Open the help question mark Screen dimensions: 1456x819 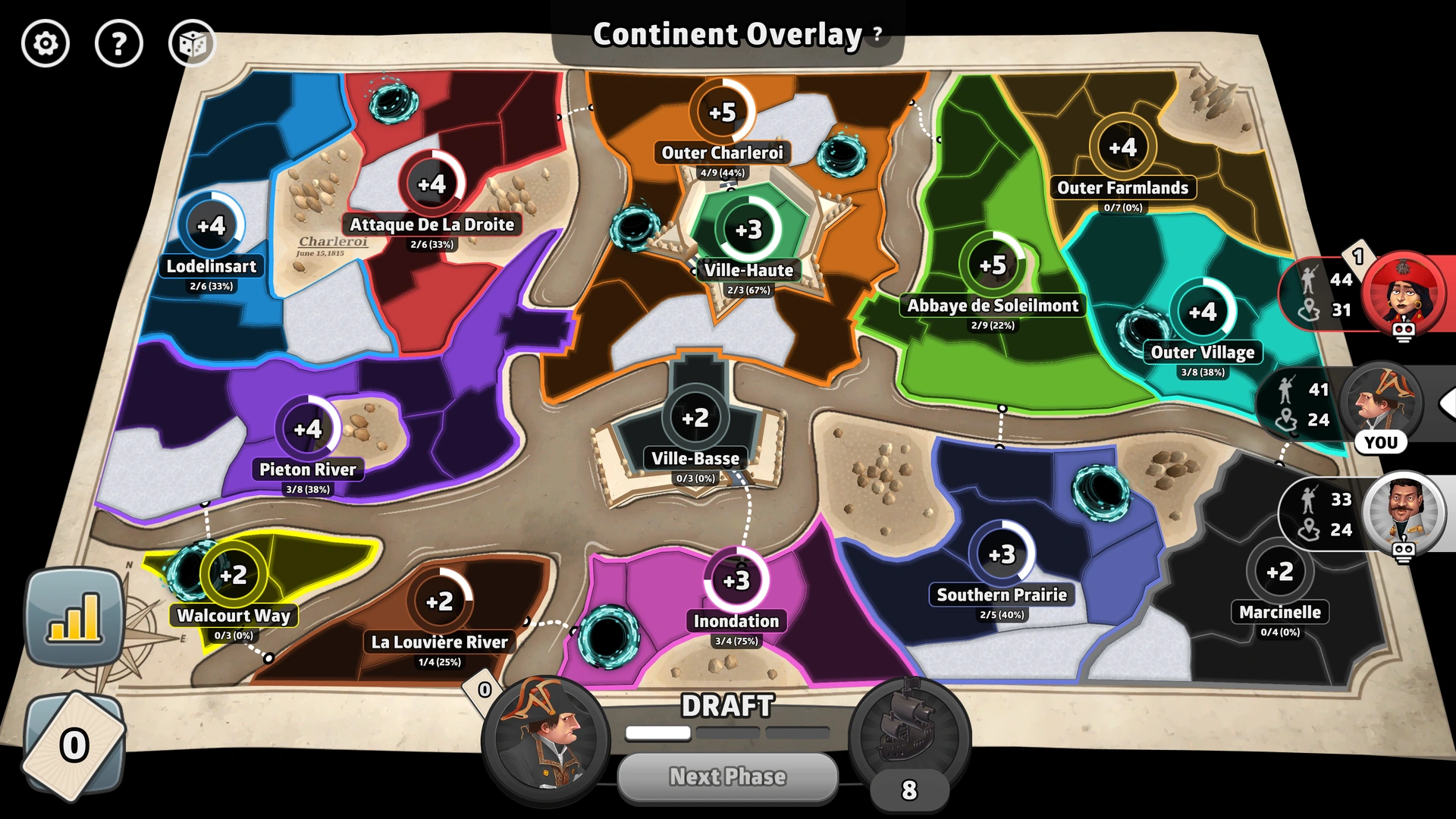click(118, 44)
